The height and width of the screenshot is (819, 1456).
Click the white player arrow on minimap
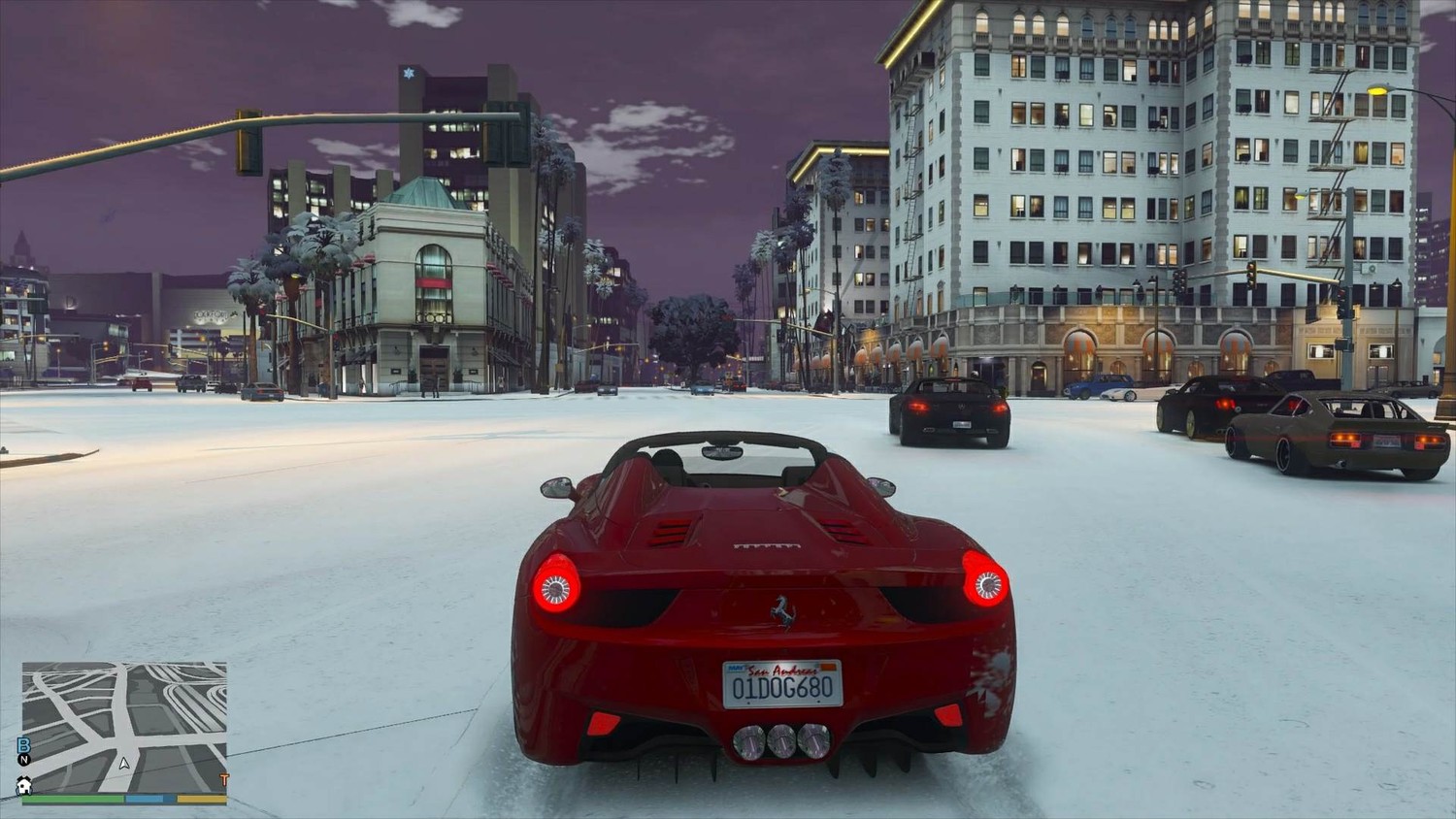(x=124, y=763)
